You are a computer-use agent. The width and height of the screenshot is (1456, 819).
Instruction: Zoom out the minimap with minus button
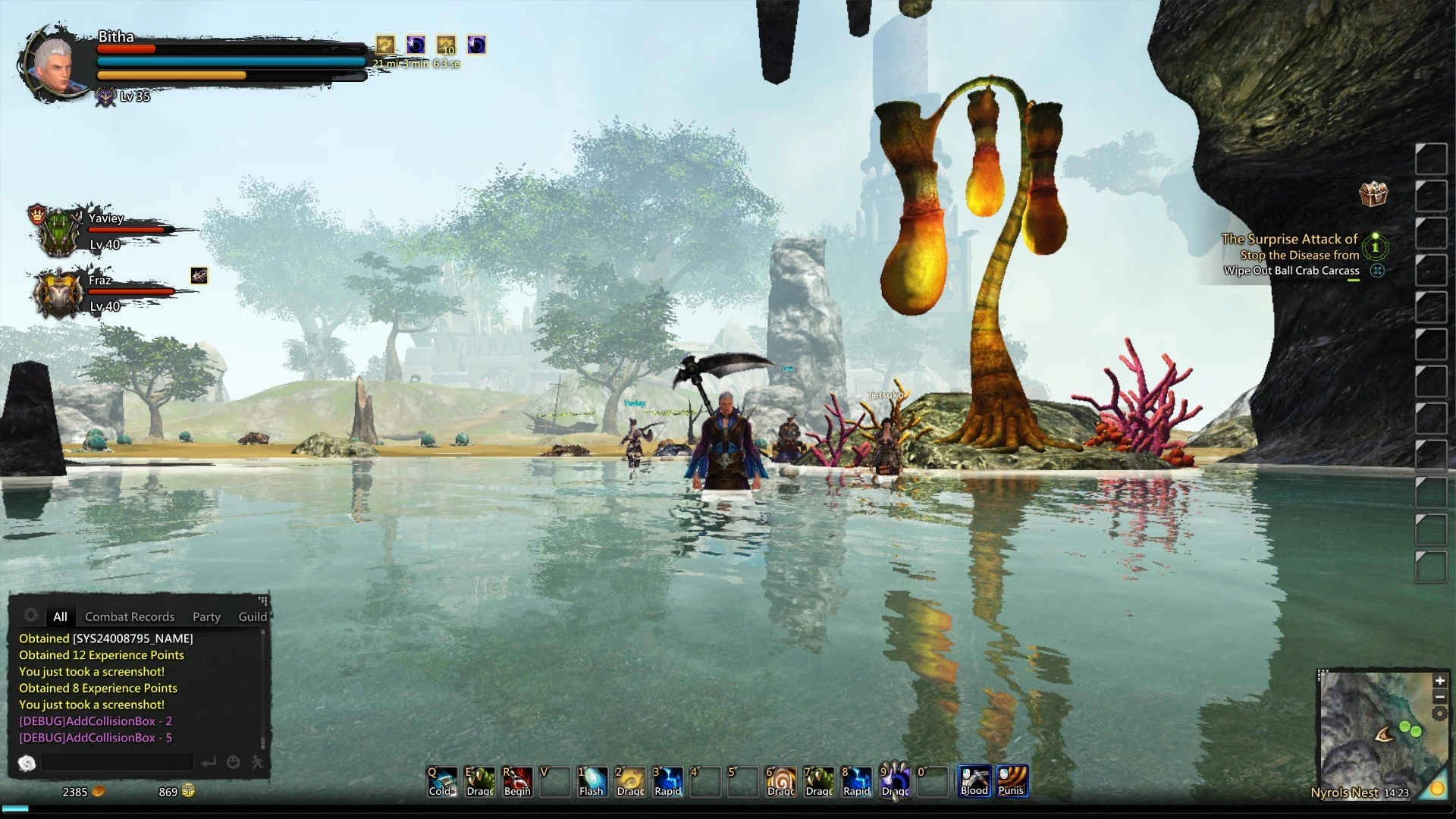1439,697
